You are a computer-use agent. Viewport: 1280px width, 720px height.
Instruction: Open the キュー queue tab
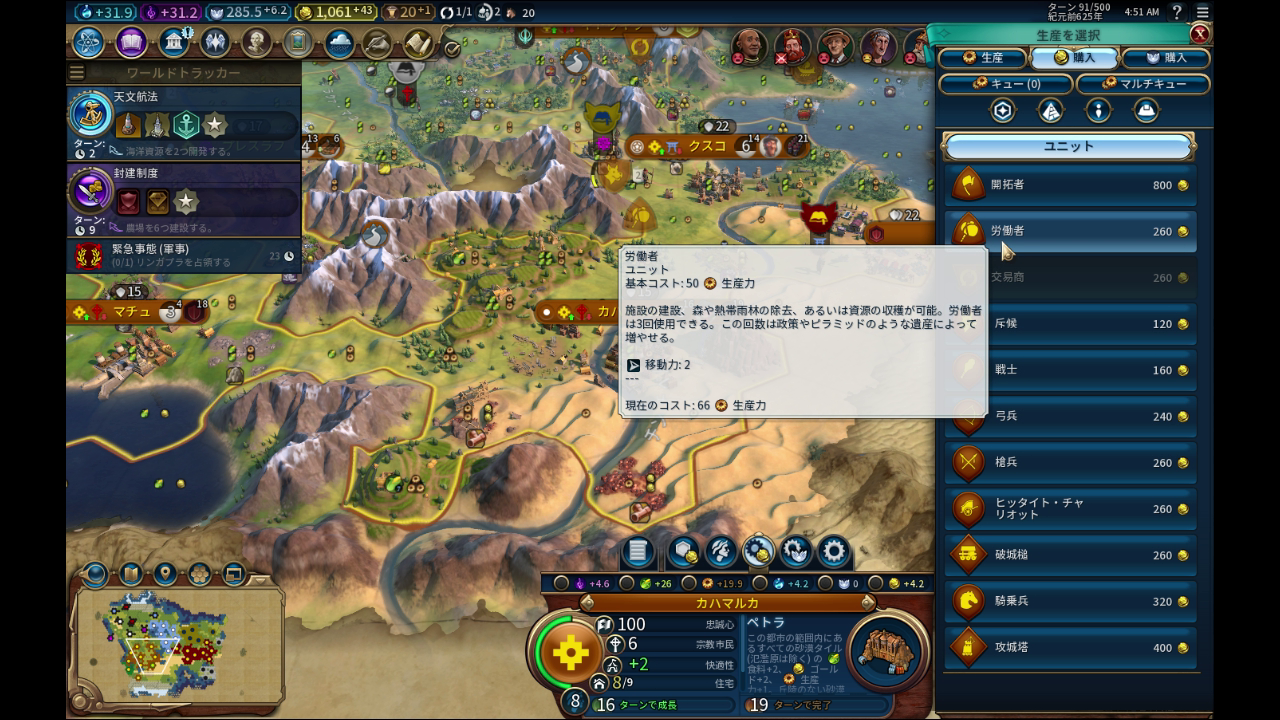pyautogui.click(x=1004, y=84)
